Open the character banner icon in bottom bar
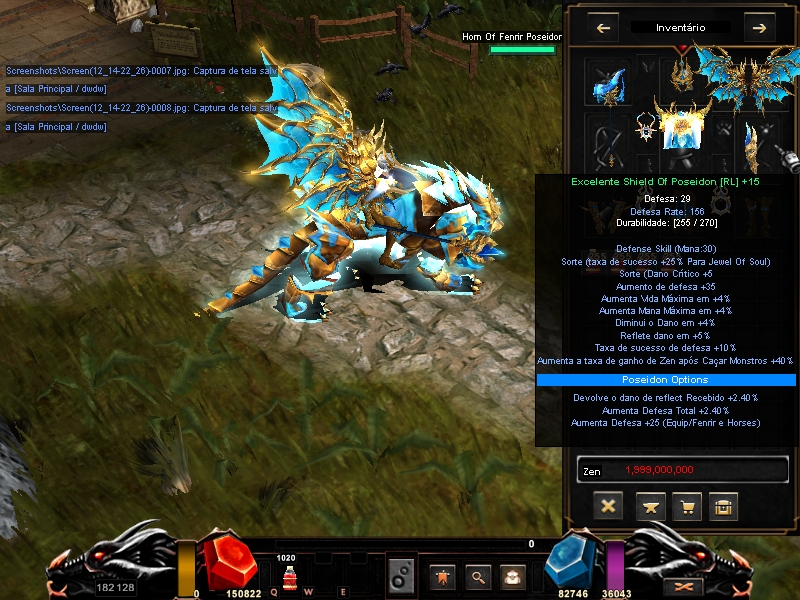800x600 pixels. tap(443, 577)
